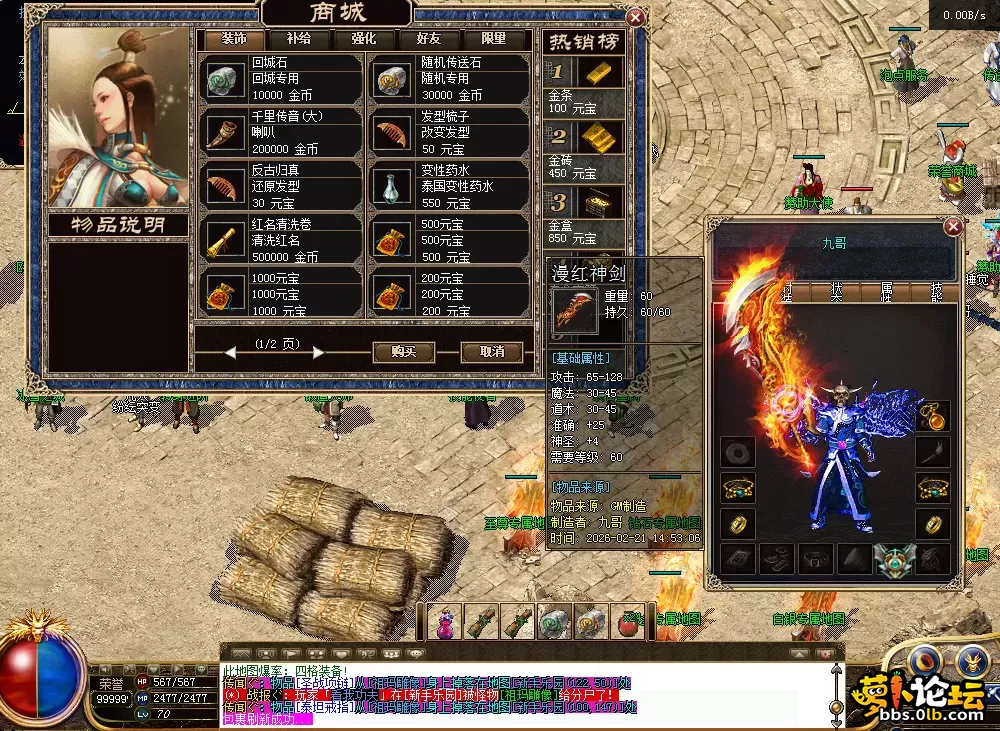Close the 商城 shop window
Viewport: 1000px width, 731px height.
634,17
